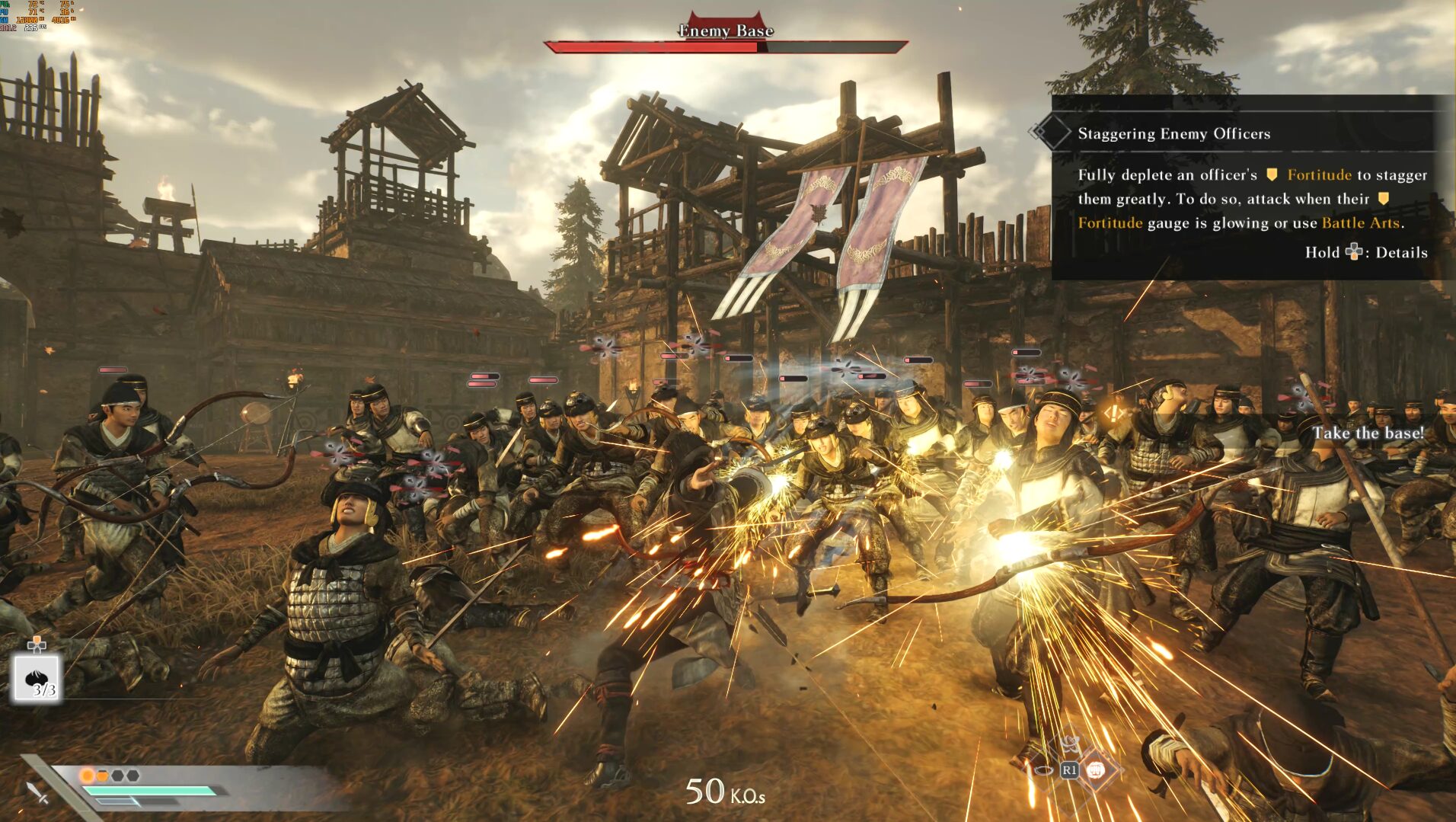Click the Take the base! objective
The width and height of the screenshot is (1456, 822).
click(1367, 433)
